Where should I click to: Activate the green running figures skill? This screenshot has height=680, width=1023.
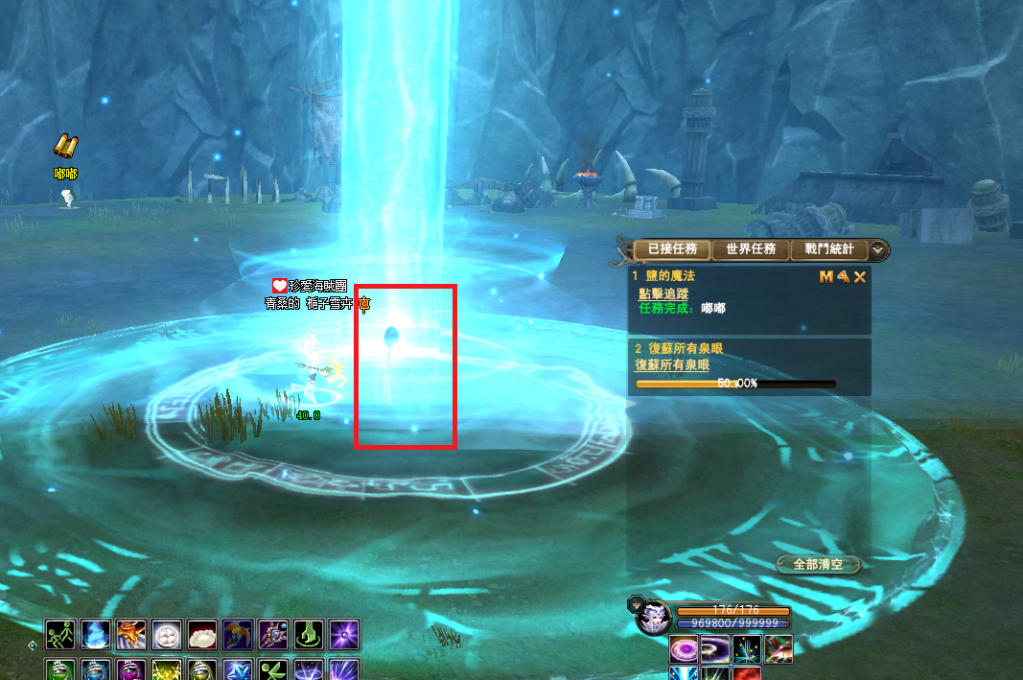click(x=61, y=635)
